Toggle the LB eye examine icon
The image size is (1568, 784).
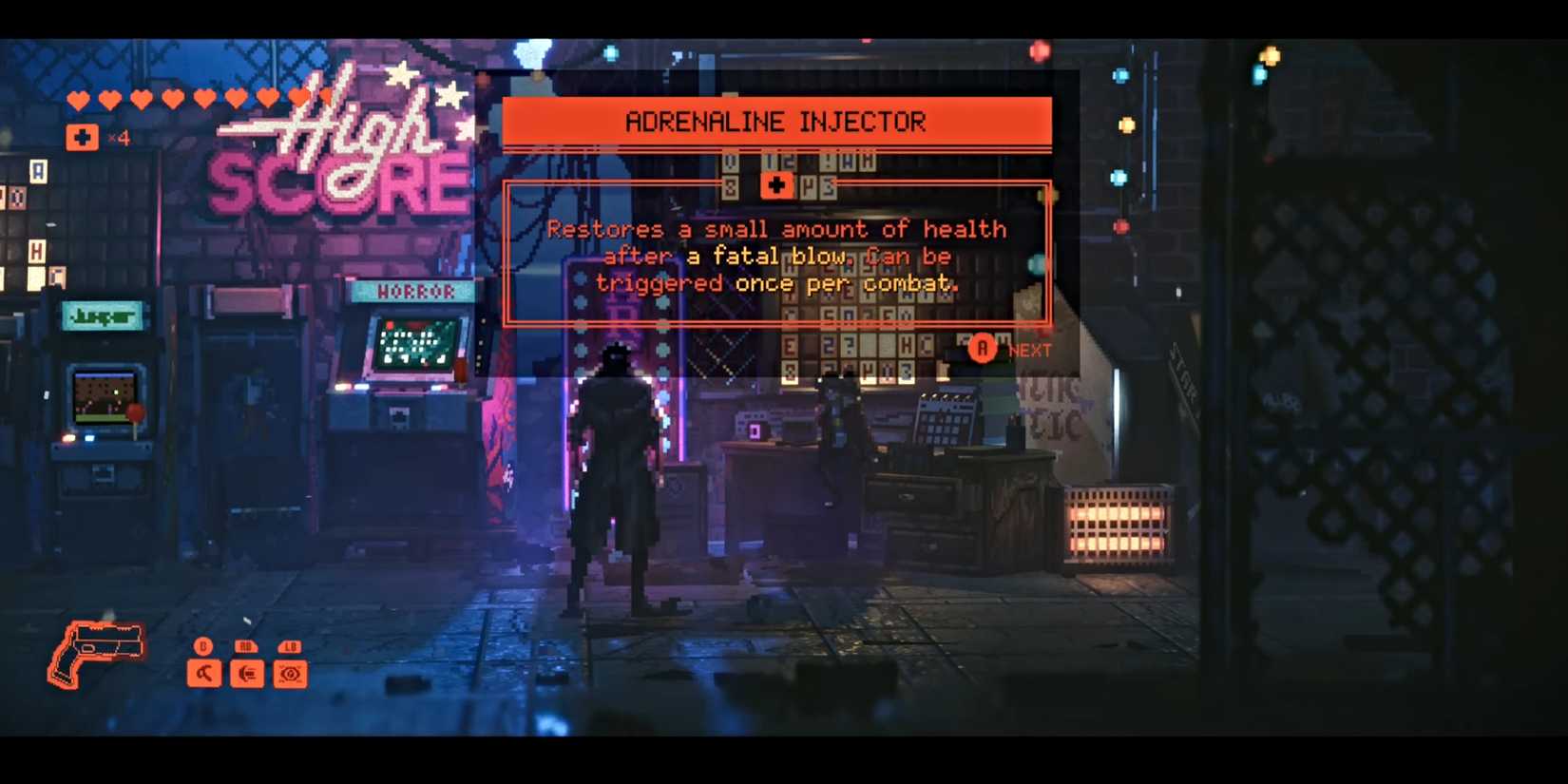pyautogui.click(x=290, y=673)
